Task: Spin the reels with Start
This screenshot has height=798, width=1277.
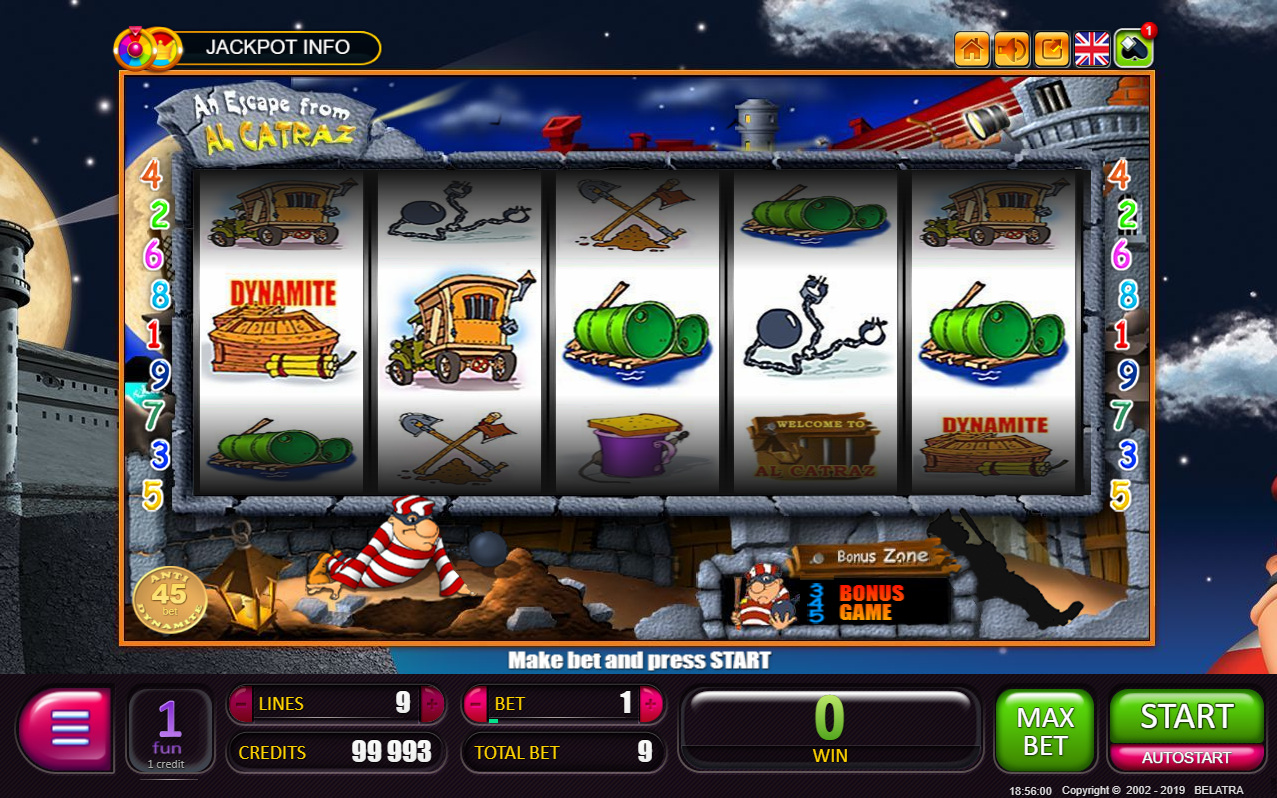Action: coord(1187,717)
